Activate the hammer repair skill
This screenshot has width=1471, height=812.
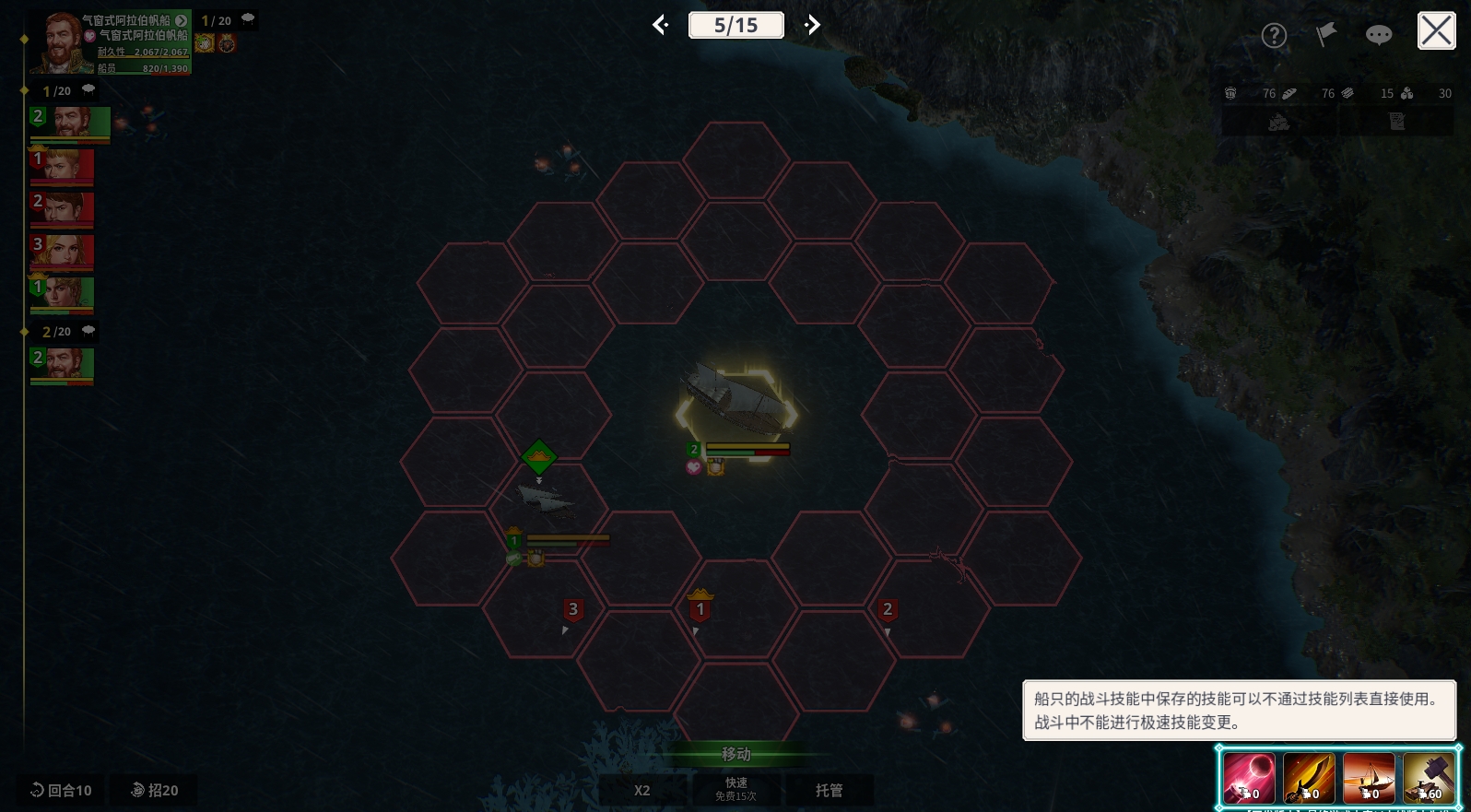[x=1429, y=778]
